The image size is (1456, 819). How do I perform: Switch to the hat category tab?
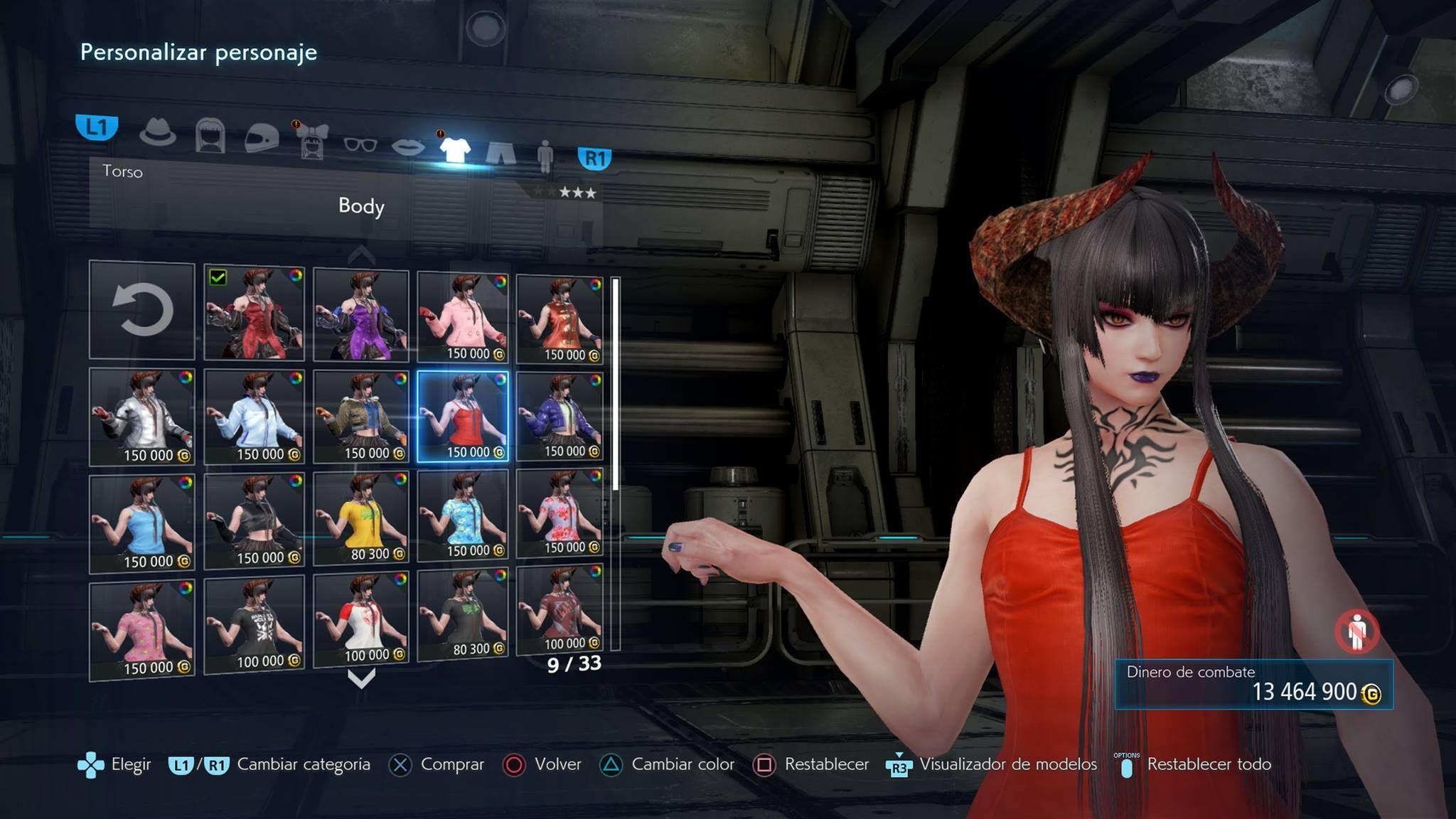pyautogui.click(x=157, y=133)
